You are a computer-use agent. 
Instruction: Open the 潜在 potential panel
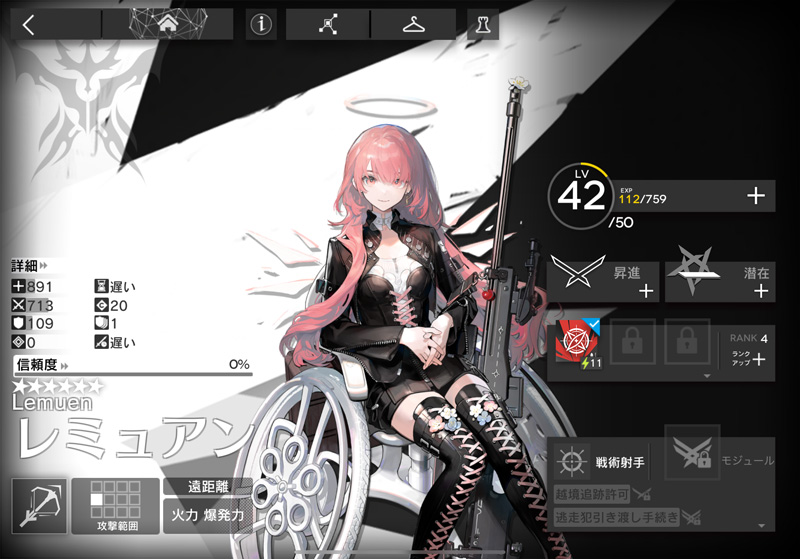click(x=720, y=275)
